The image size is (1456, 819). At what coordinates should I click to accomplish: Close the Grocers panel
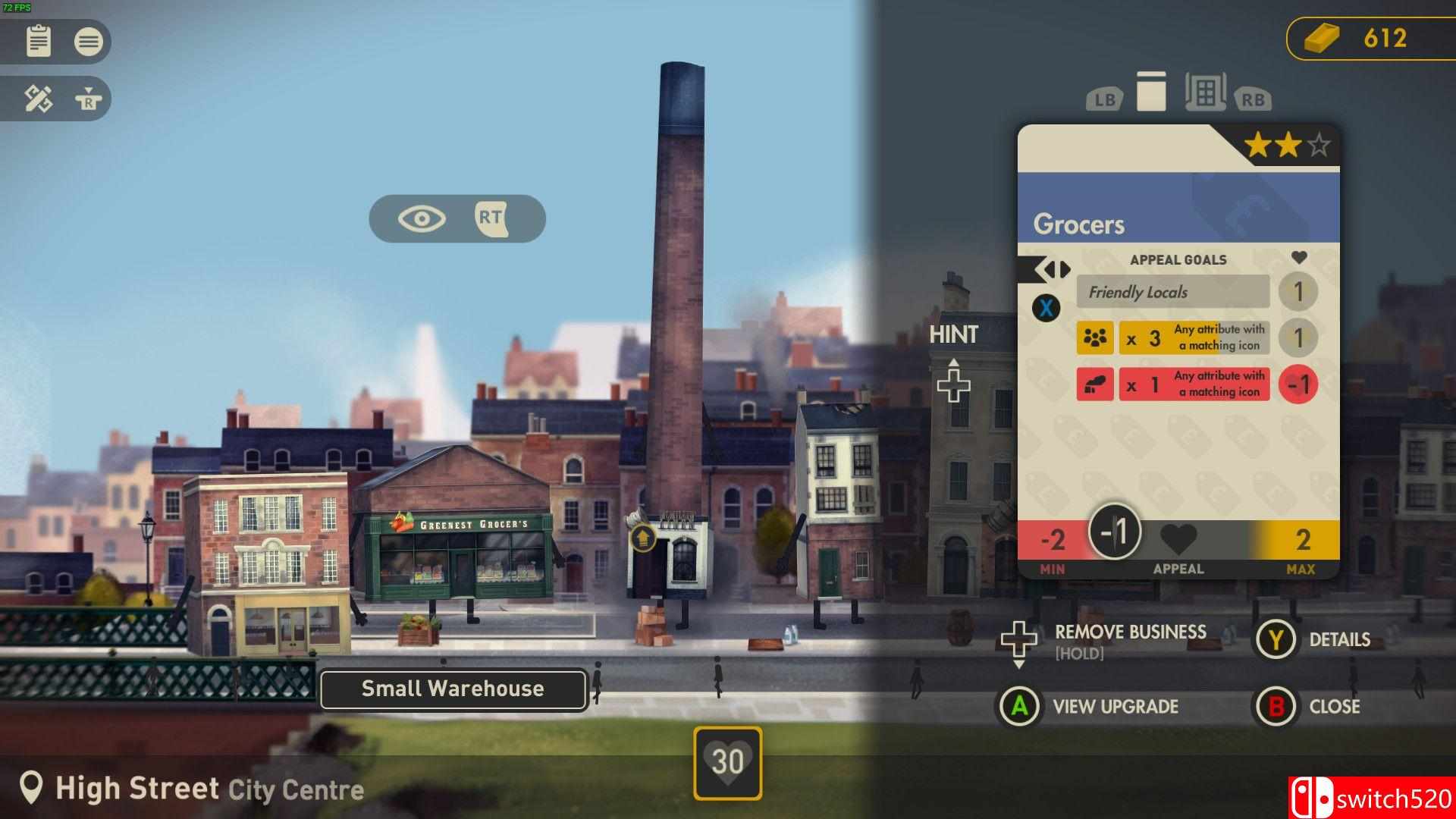click(x=1334, y=707)
